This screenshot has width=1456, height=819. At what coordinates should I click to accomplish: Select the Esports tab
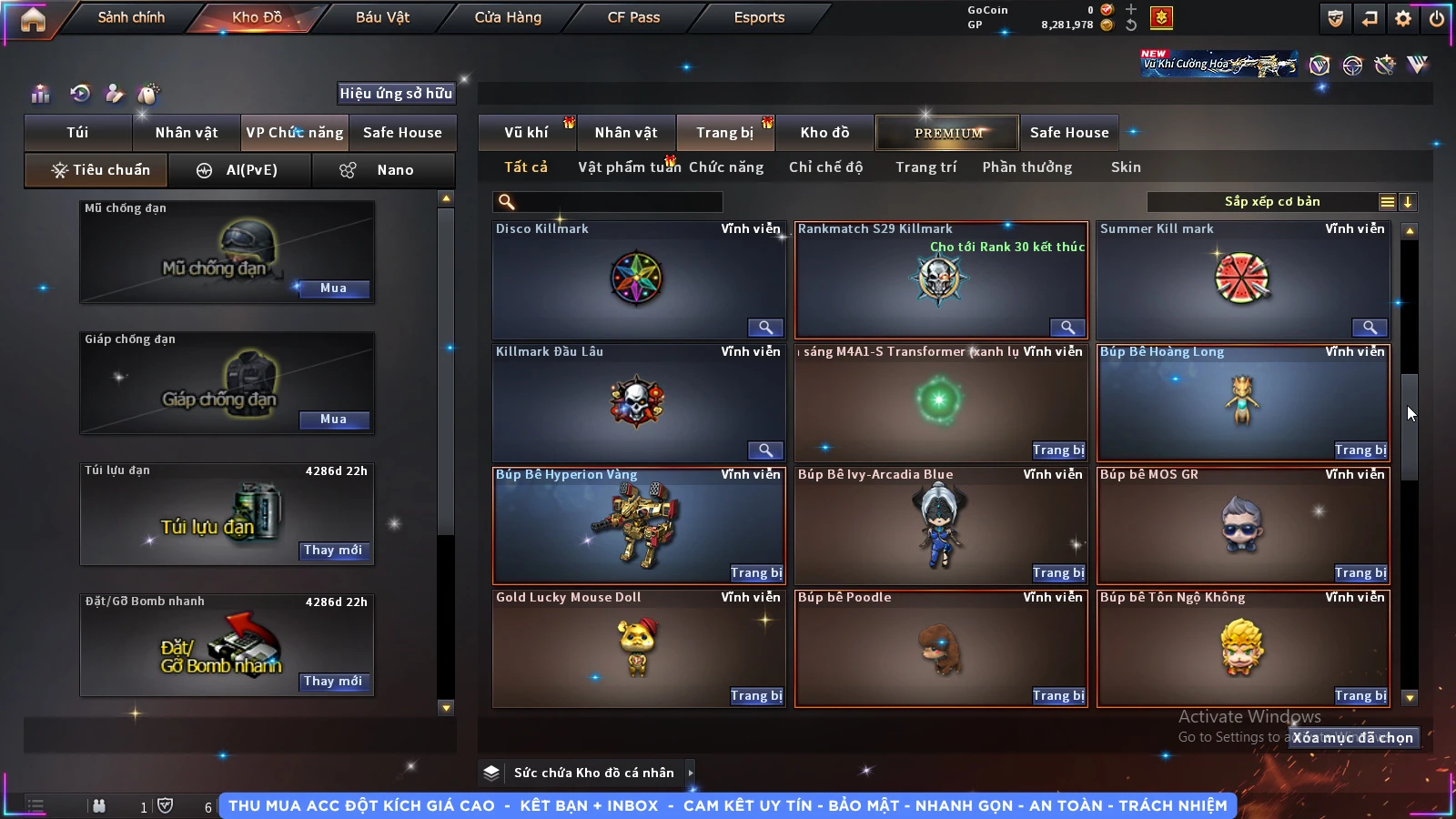pyautogui.click(x=759, y=17)
